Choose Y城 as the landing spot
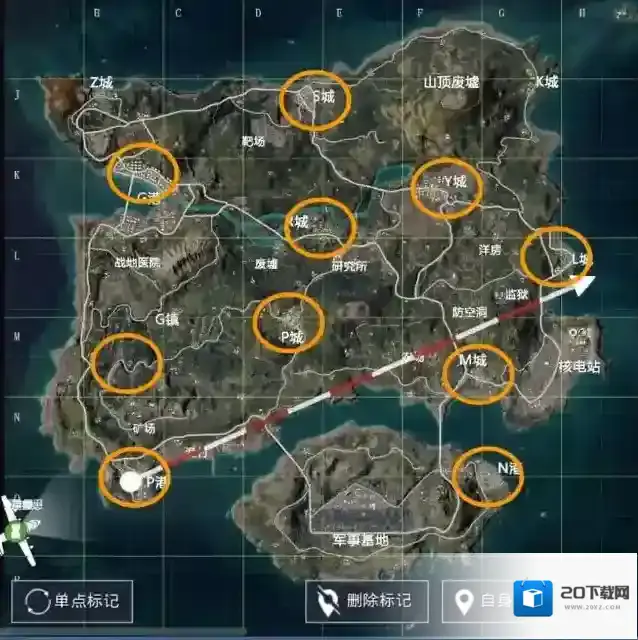Image resolution: width=638 pixels, height=640 pixels. [446, 187]
